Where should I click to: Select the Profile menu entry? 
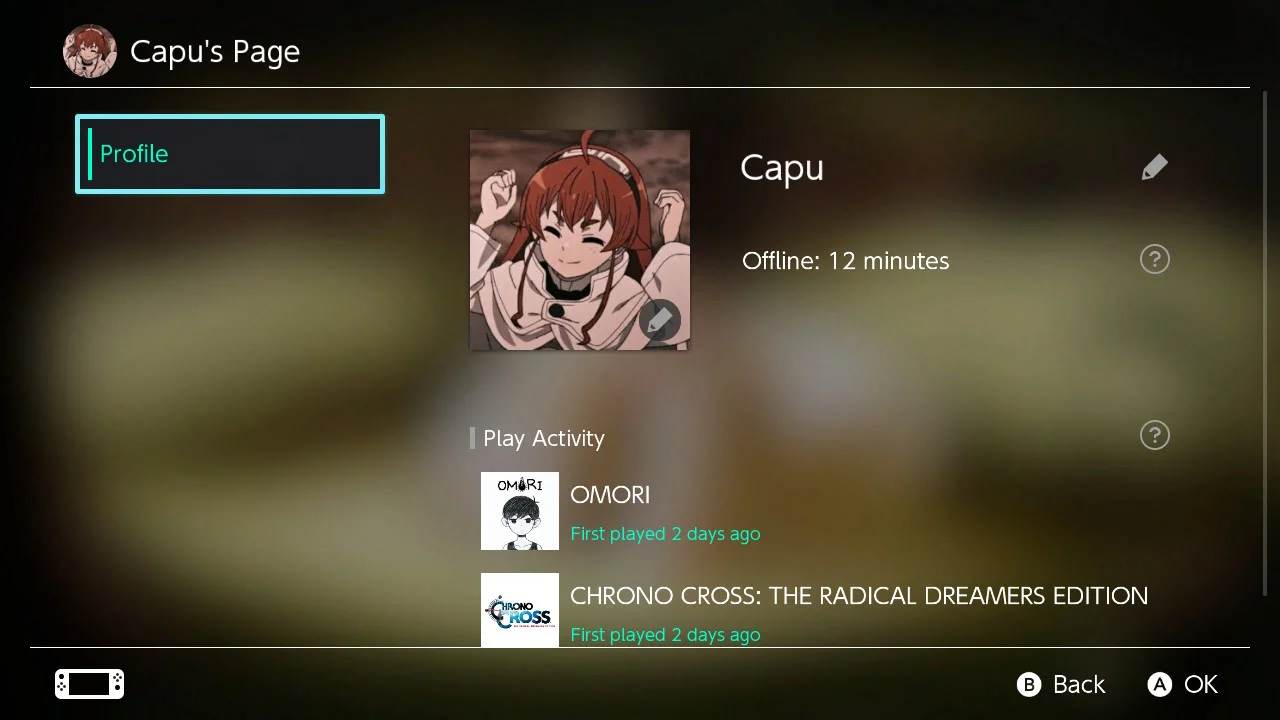click(230, 154)
